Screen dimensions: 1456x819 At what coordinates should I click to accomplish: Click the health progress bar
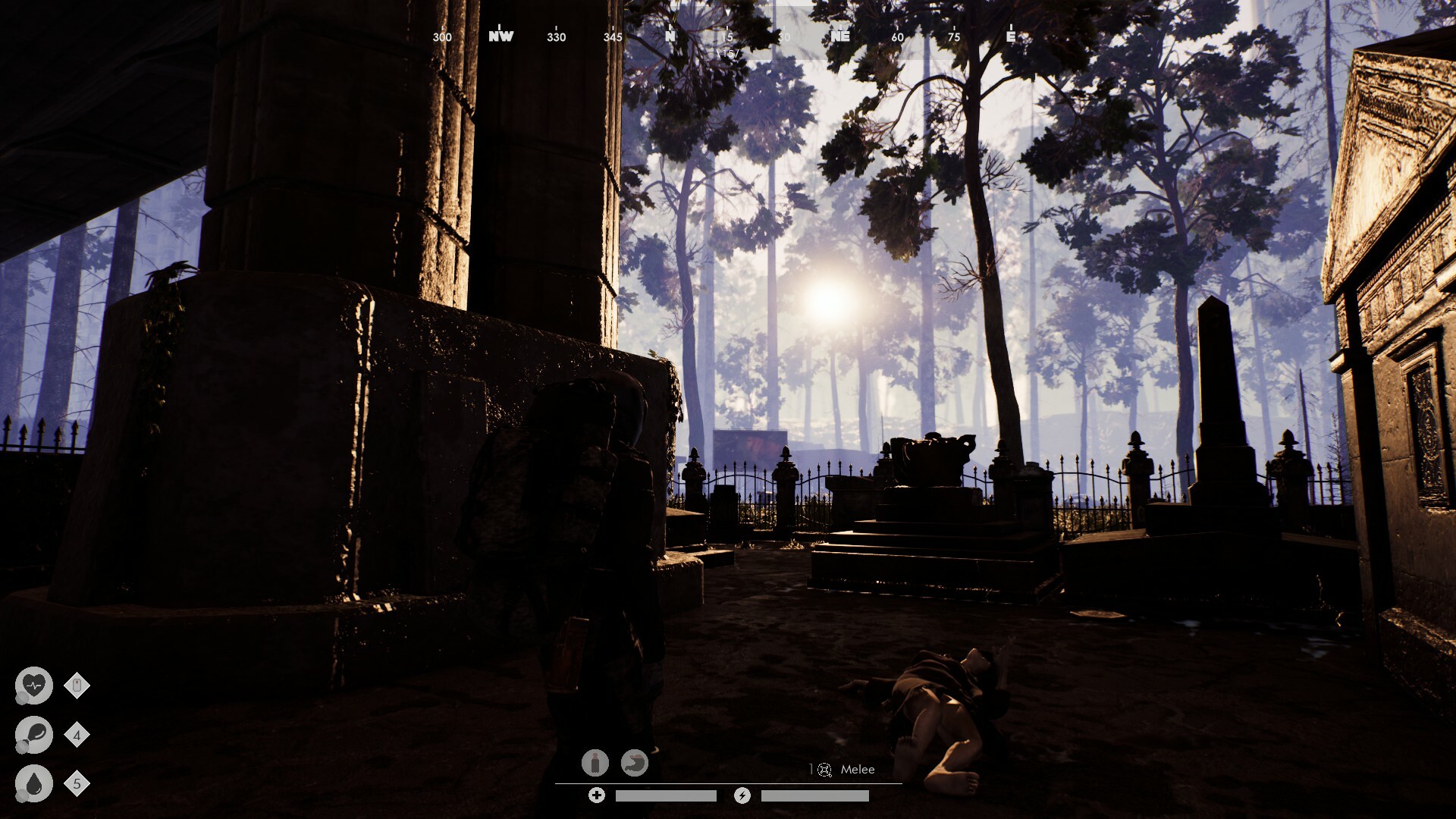[x=666, y=795]
